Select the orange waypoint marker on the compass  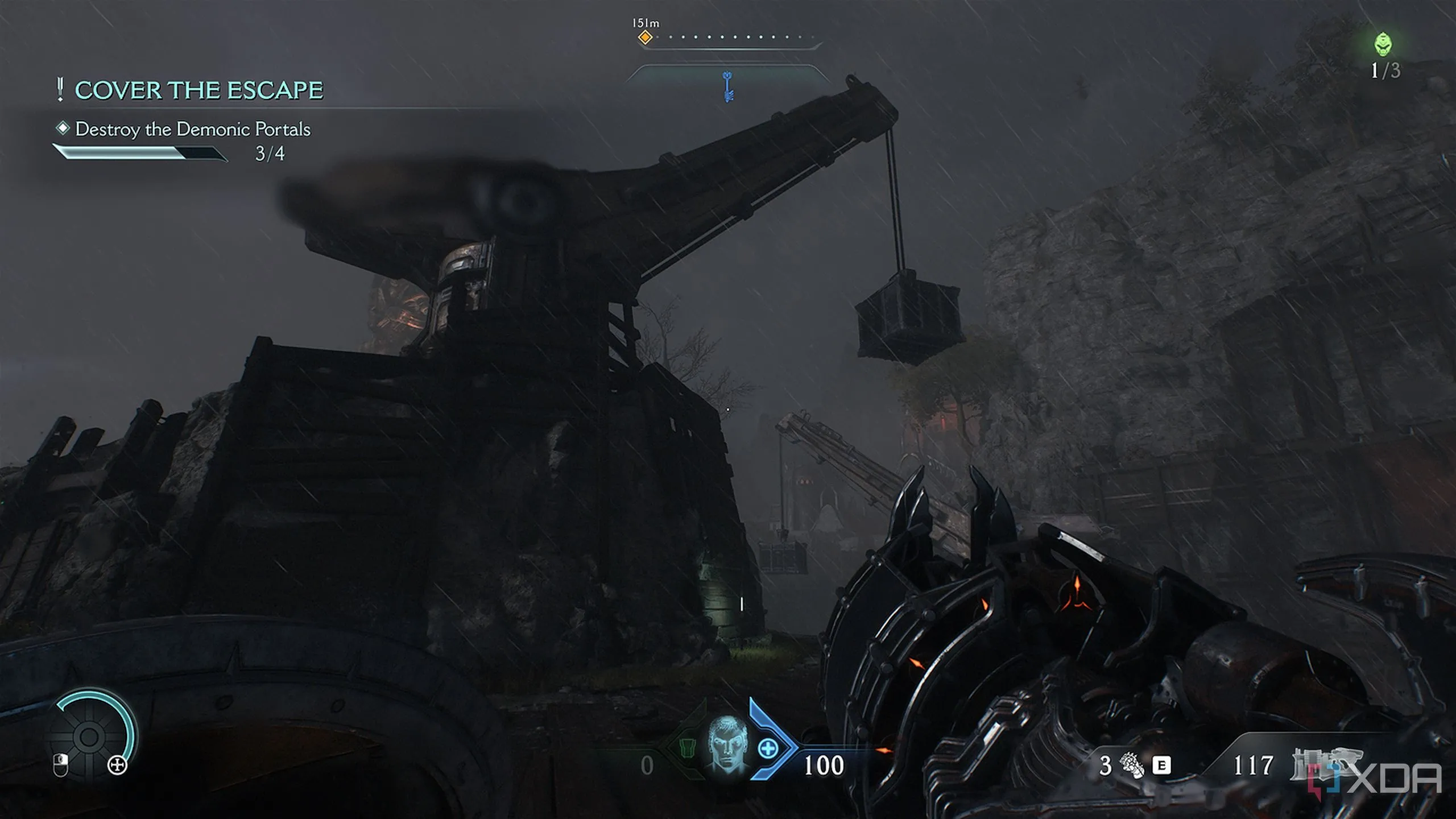click(x=645, y=38)
